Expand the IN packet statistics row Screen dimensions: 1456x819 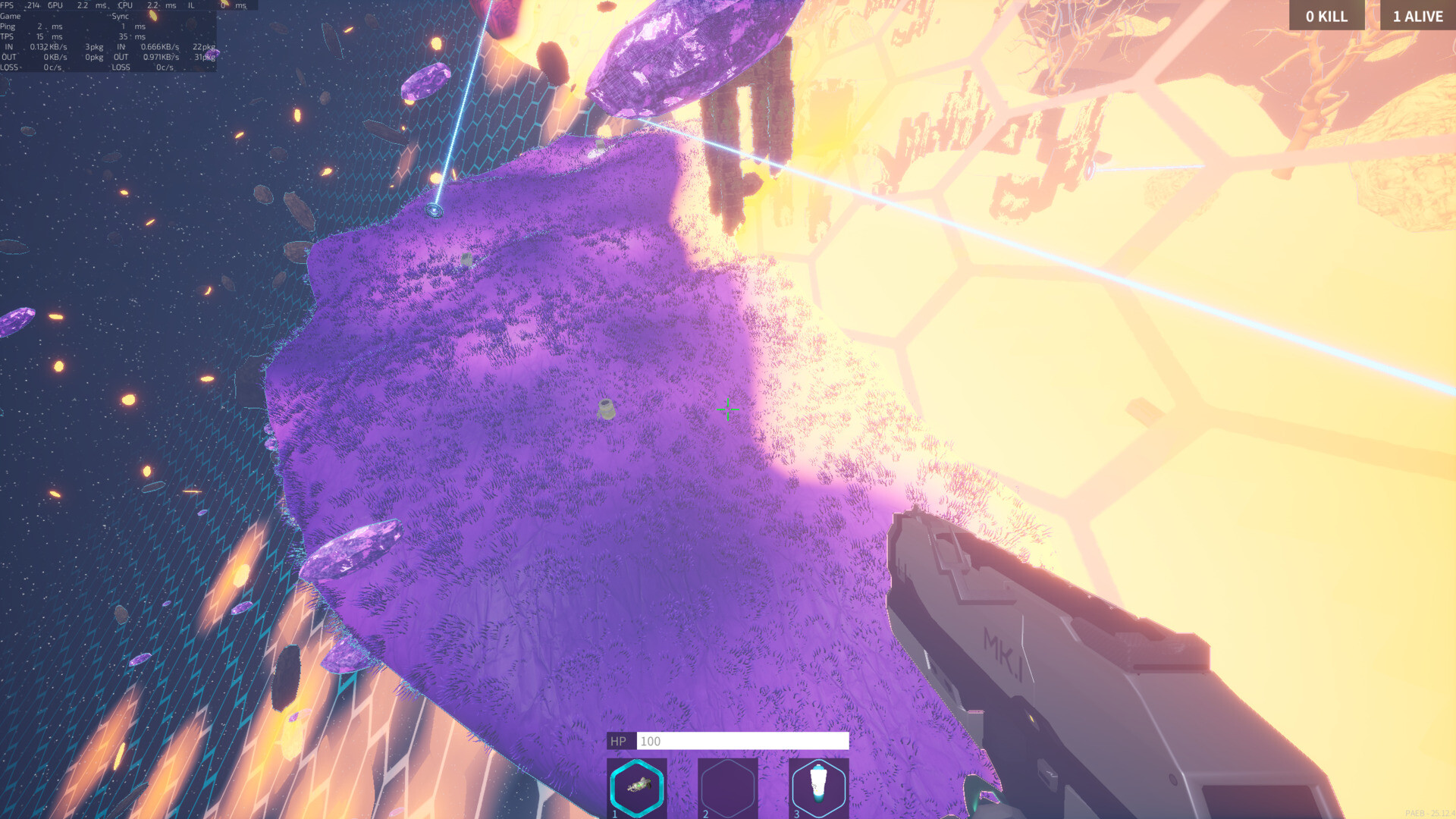point(9,46)
